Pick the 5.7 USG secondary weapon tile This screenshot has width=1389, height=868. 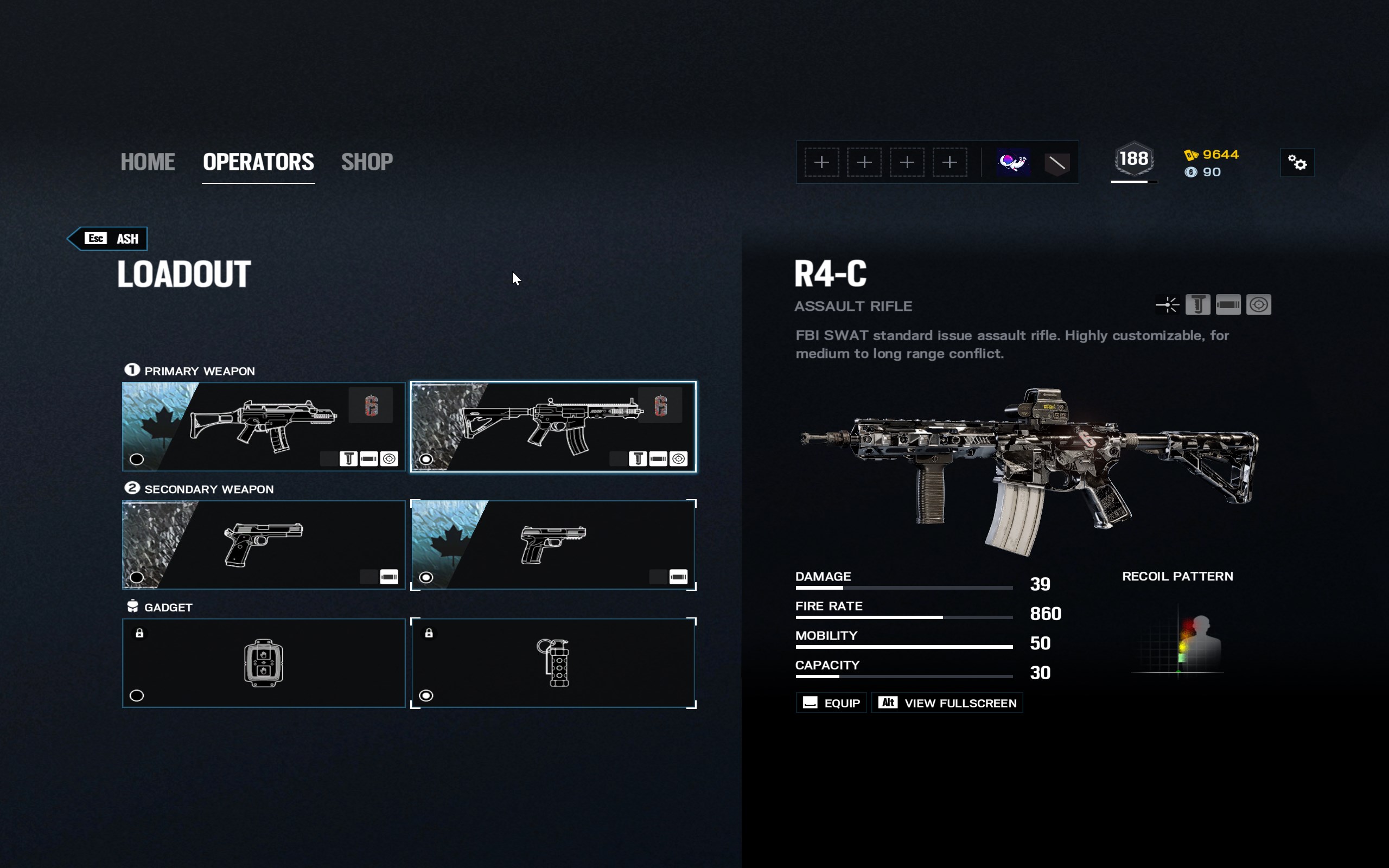coord(553,545)
